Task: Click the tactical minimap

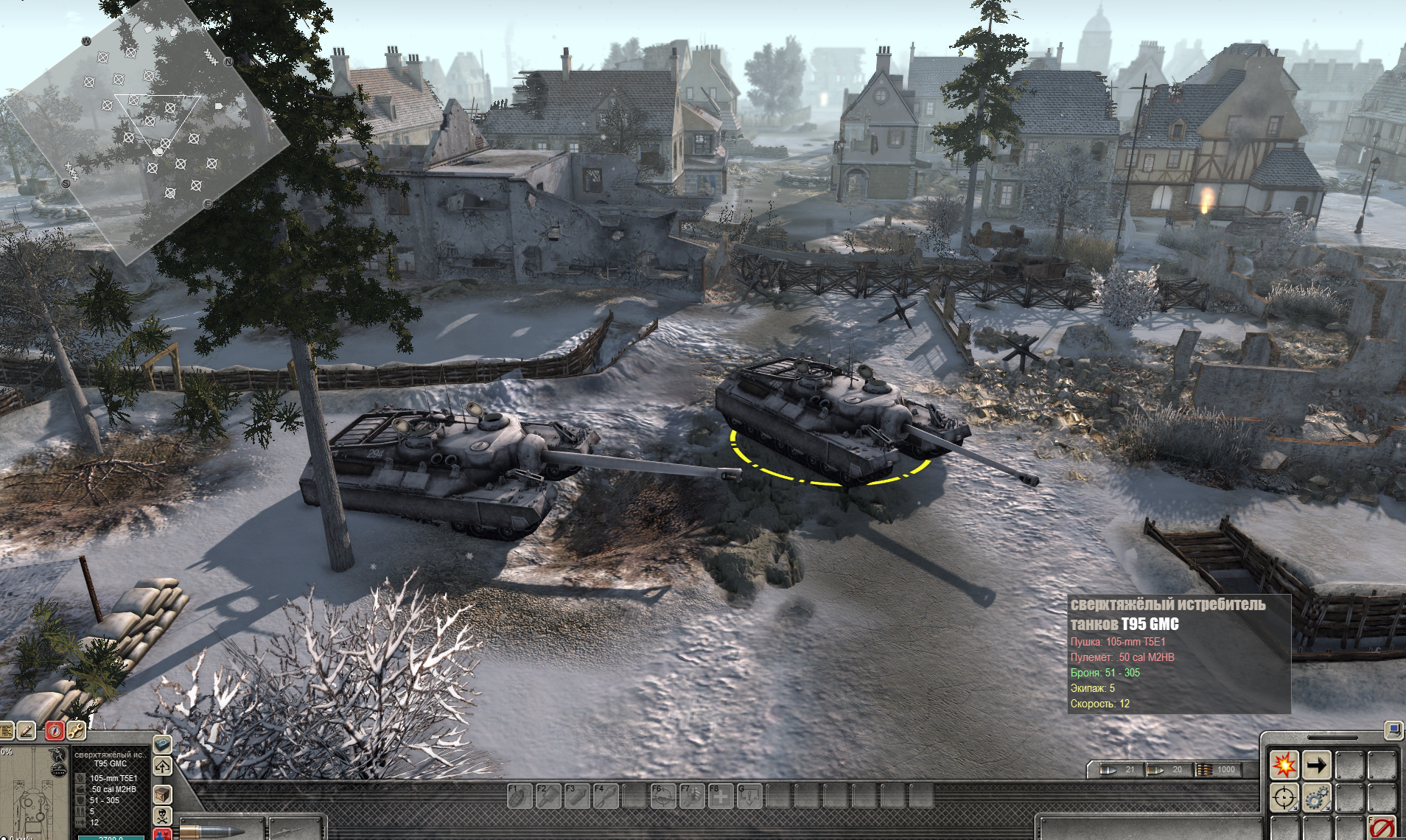Action: click(x=147, y=133)
